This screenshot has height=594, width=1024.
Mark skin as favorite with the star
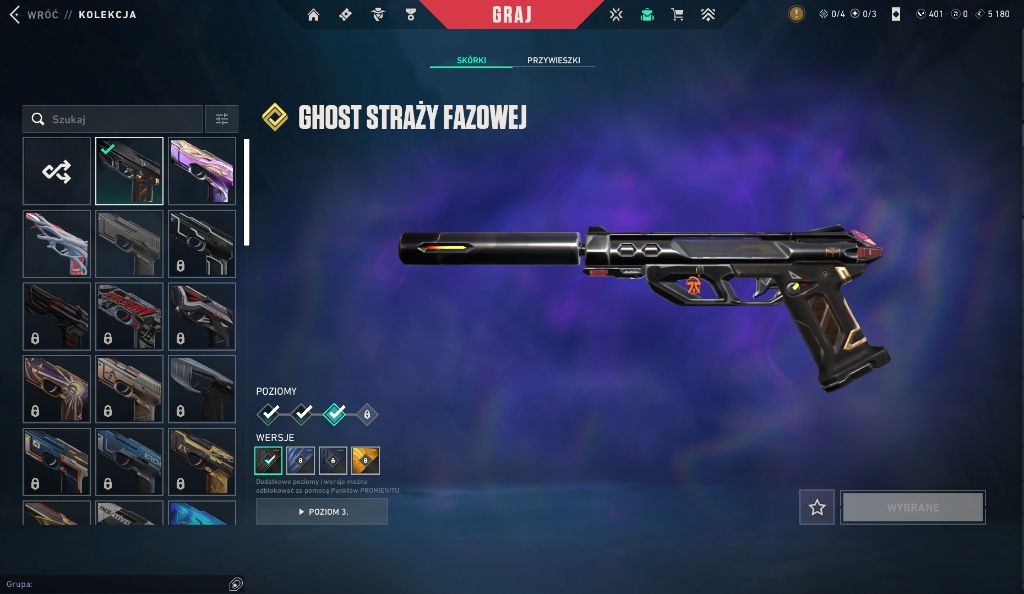pos(817,508)
